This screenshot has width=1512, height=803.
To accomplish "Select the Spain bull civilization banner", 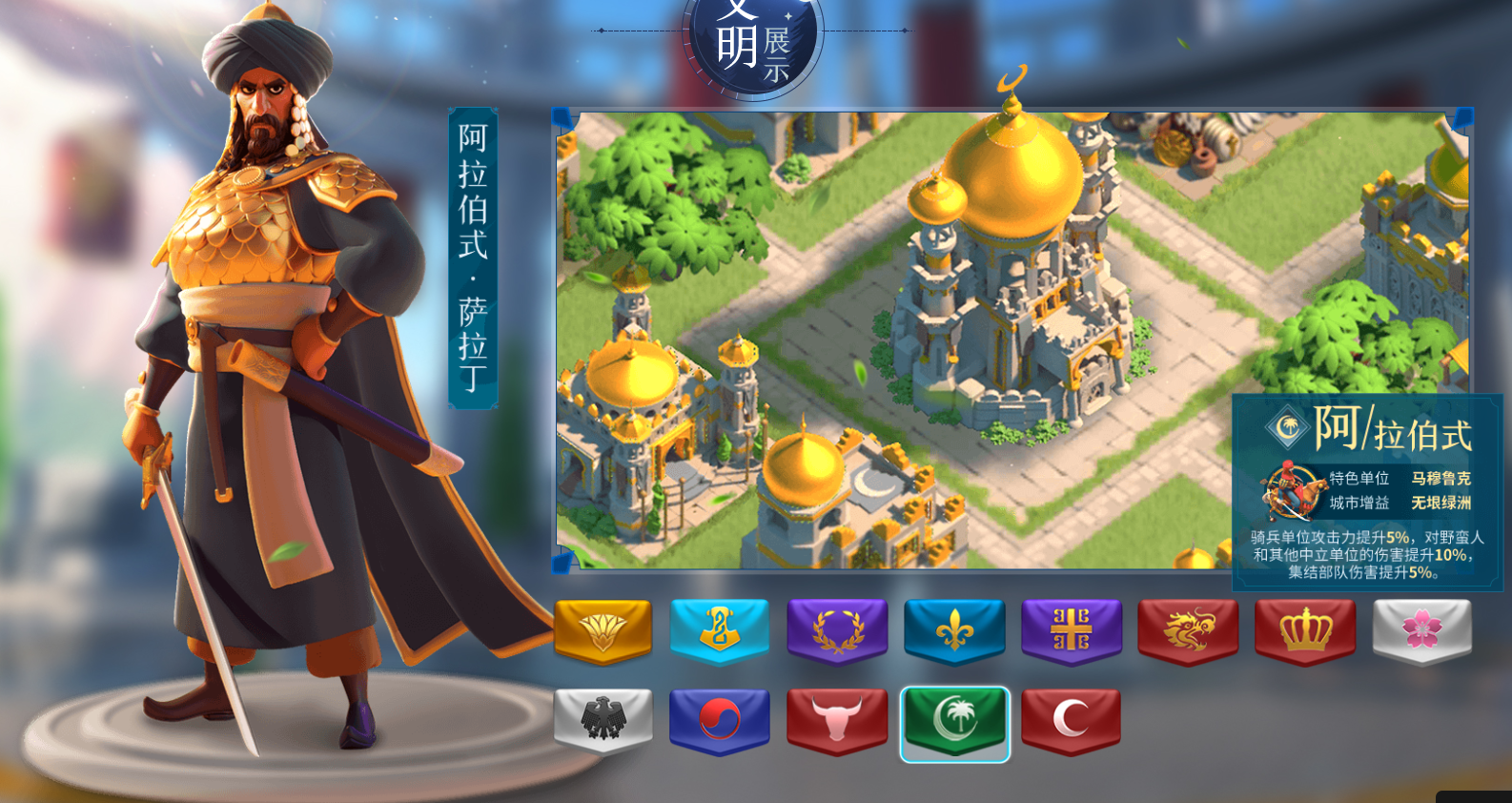I will (x=838, y=720).
